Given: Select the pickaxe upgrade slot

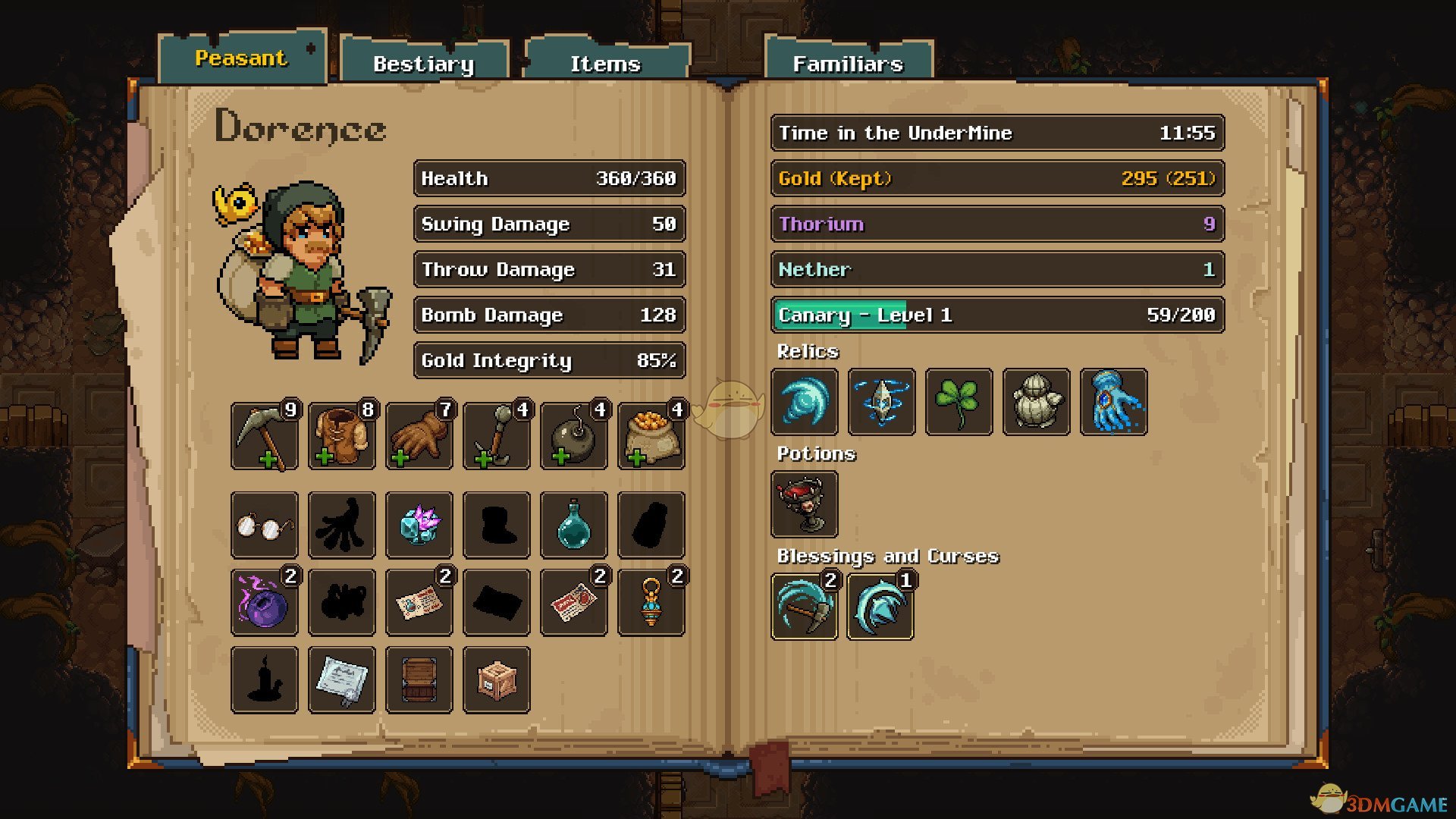Looking at the screenshot, I should (x=265, y=437).
